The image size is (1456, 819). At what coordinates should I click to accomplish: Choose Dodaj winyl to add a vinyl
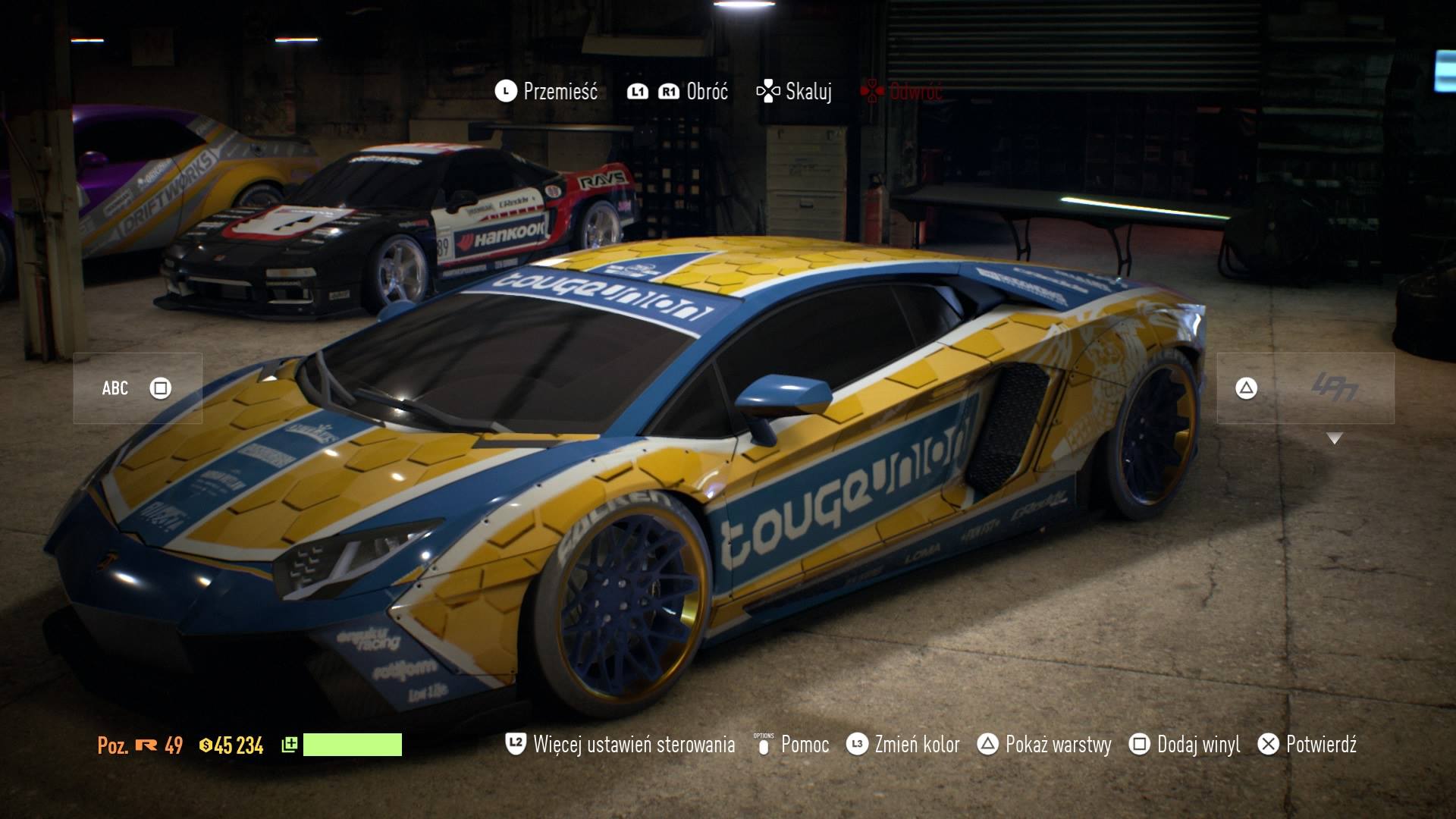[1185, 745]
